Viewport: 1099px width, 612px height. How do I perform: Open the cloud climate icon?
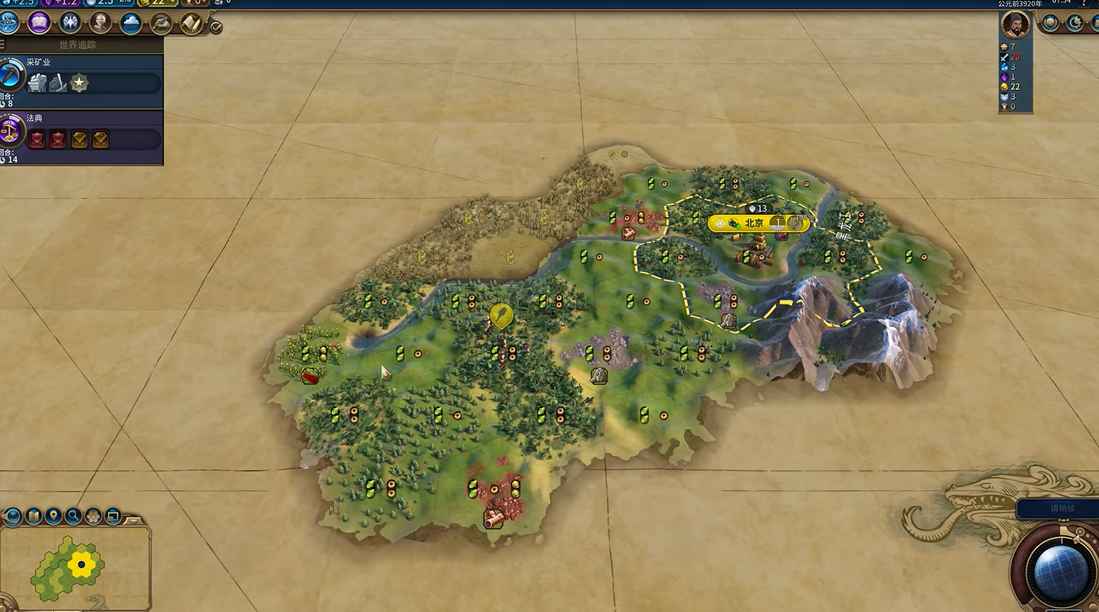coord(131,23)
